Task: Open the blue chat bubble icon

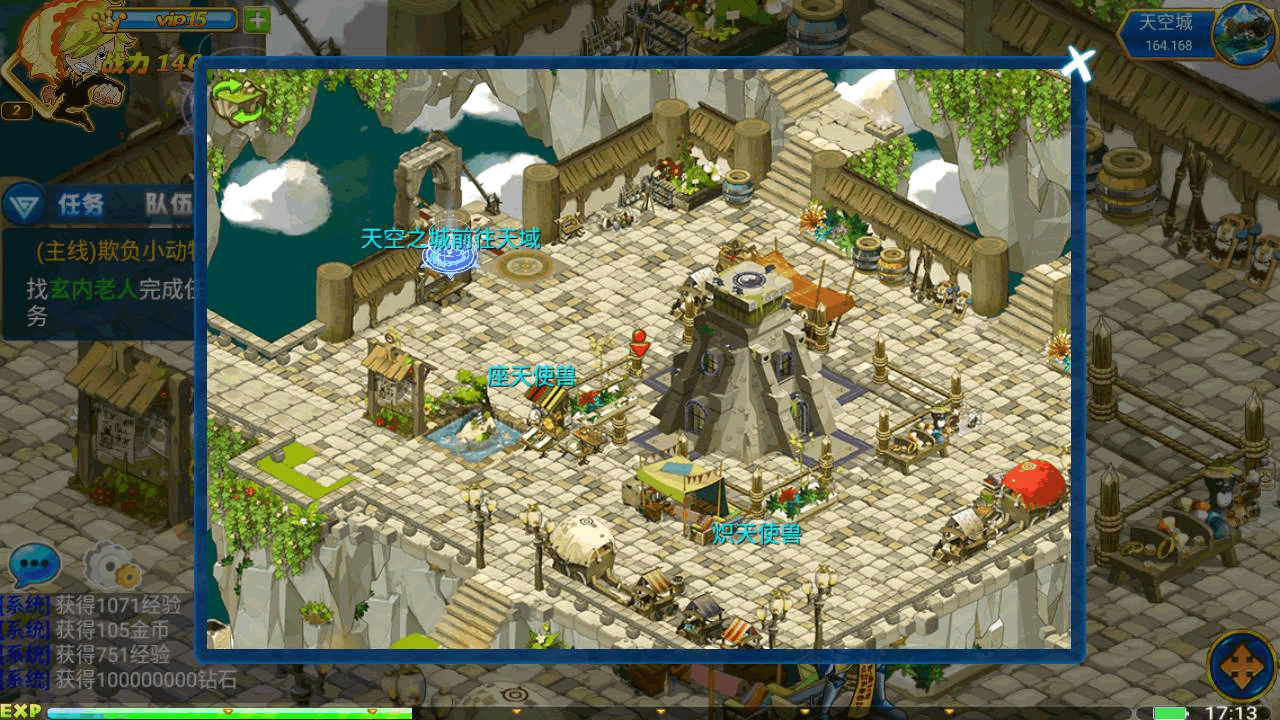Action: click(34, 567)
